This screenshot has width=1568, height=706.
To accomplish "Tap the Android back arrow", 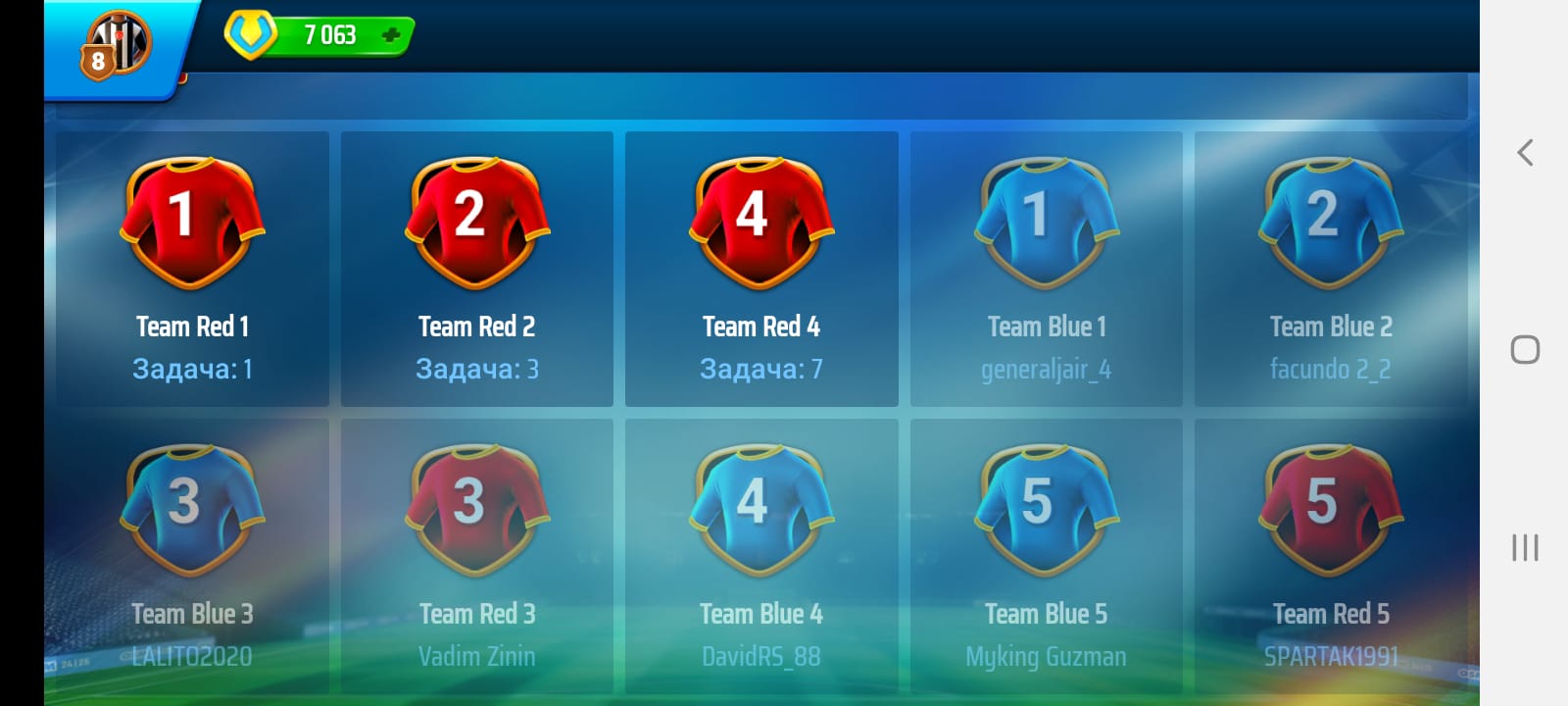I will (1525, 152).
